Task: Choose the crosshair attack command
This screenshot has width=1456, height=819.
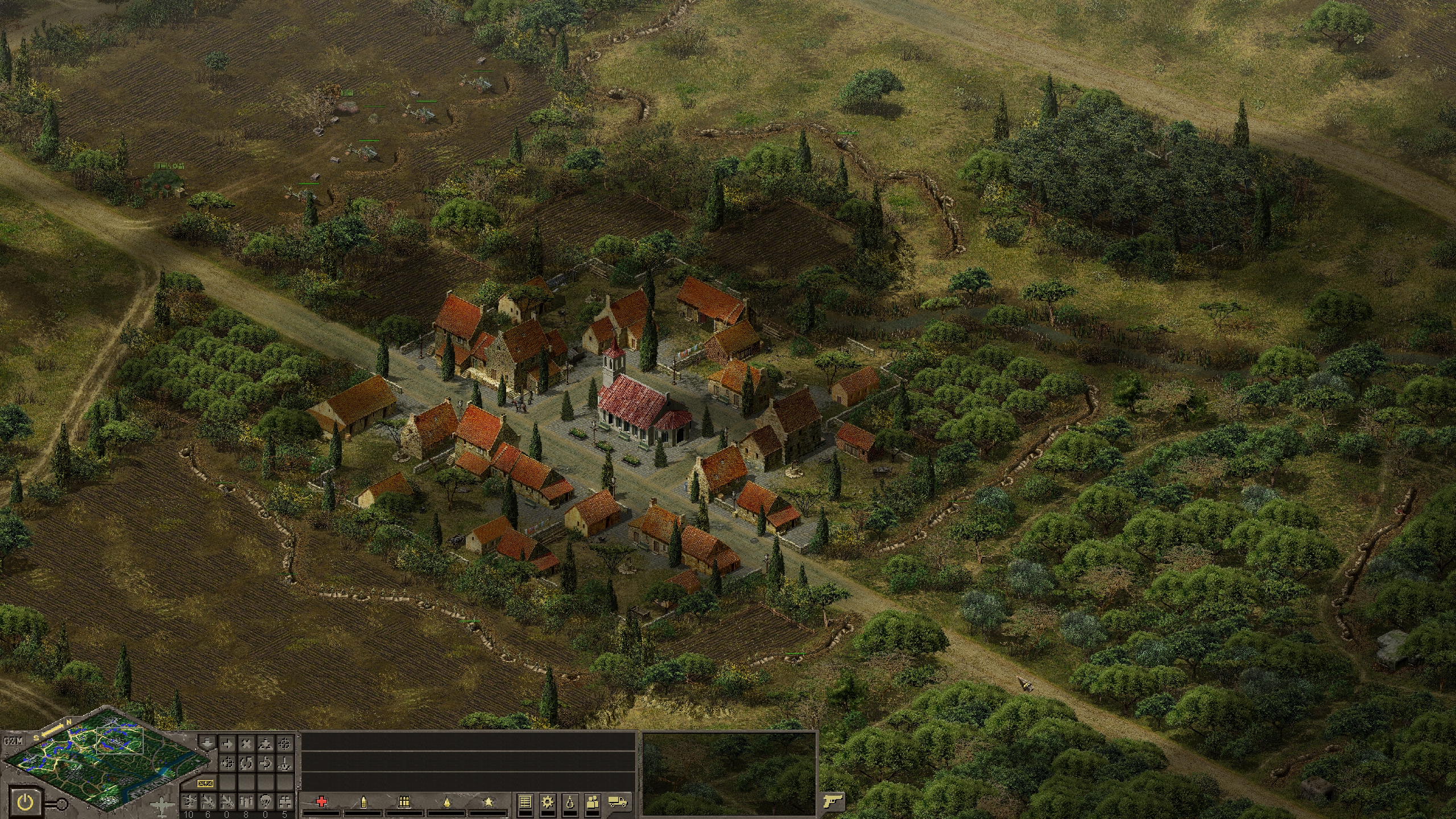Action: click(x=285, y=743)
